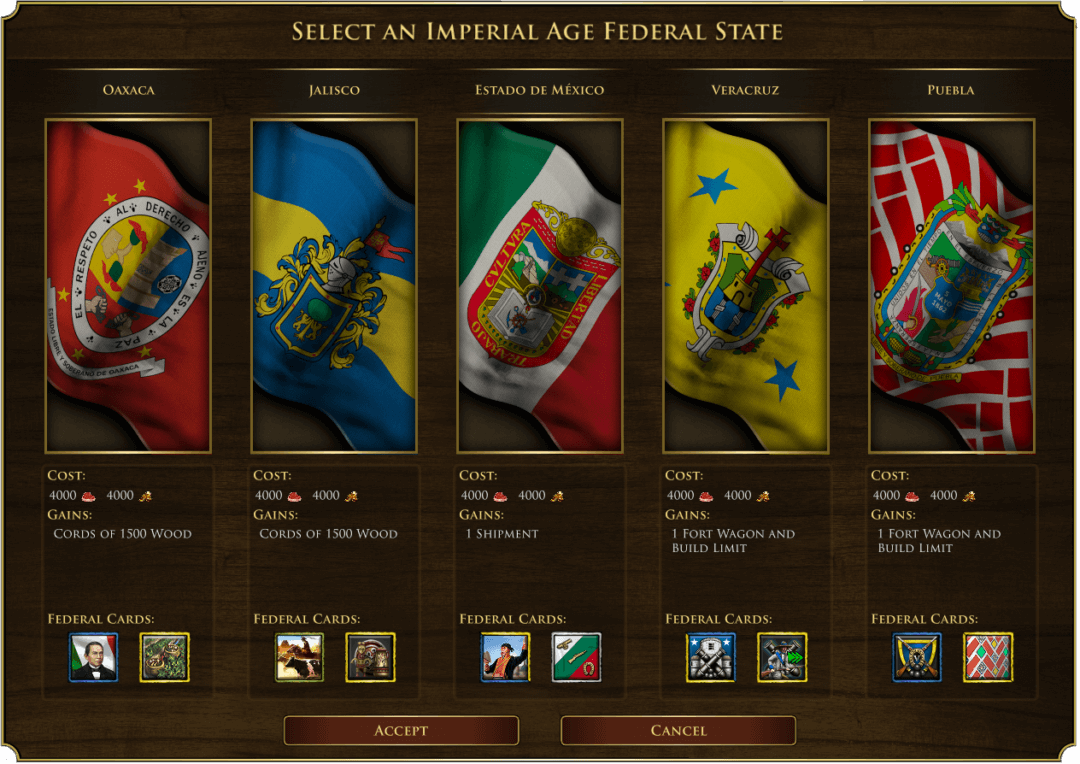Select the Jalisco blue and yellow flag

point(334,286)
